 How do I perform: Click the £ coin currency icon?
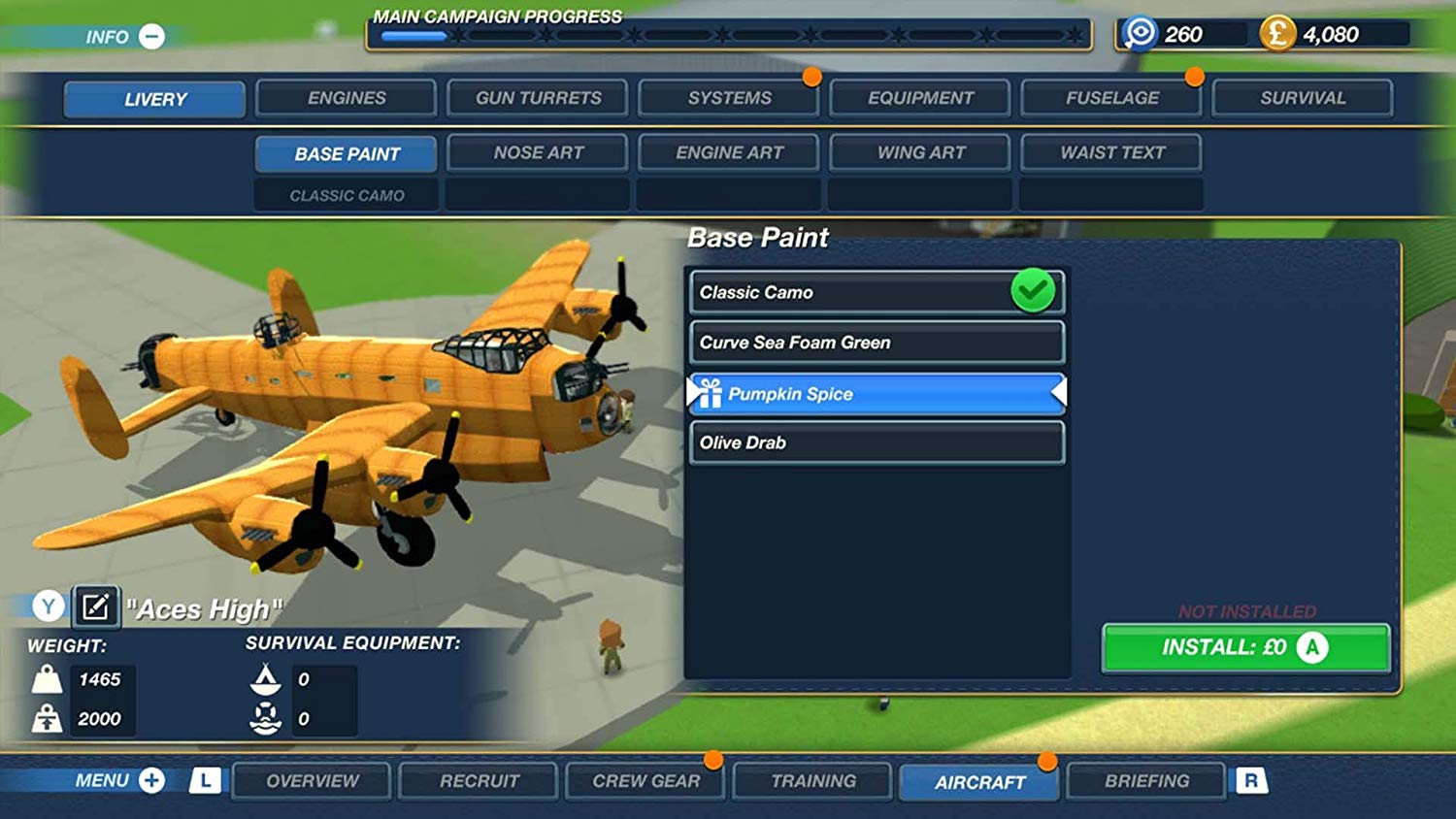[x=1279, y=33]
